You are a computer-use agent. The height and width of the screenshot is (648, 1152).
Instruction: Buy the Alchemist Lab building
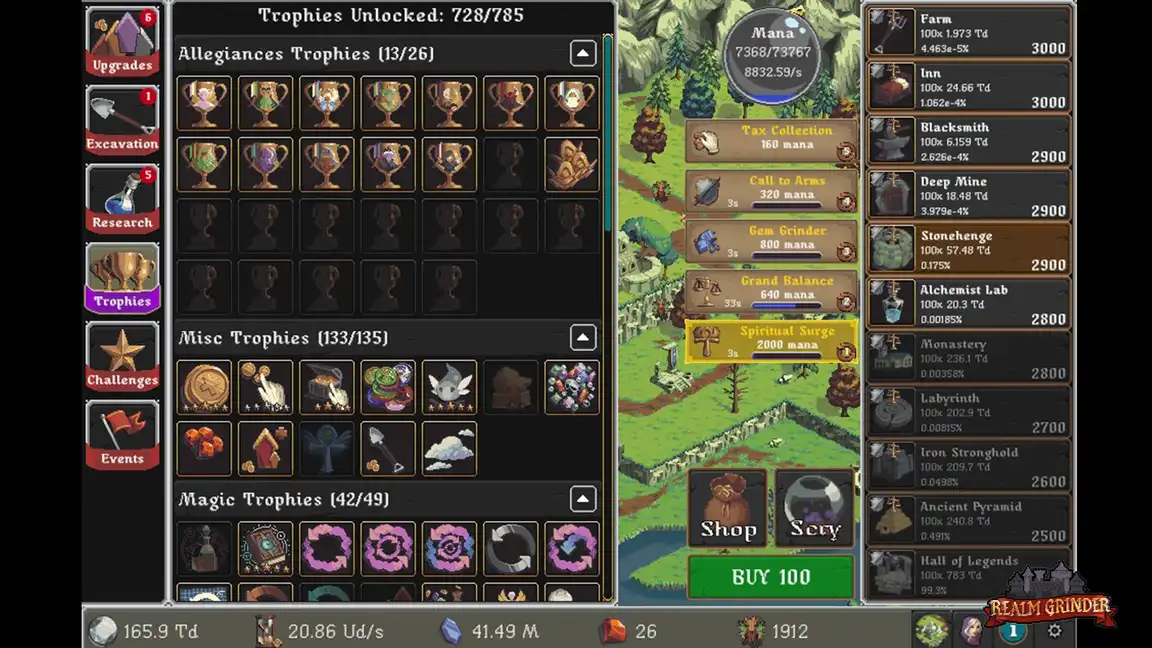pos(968,304)
